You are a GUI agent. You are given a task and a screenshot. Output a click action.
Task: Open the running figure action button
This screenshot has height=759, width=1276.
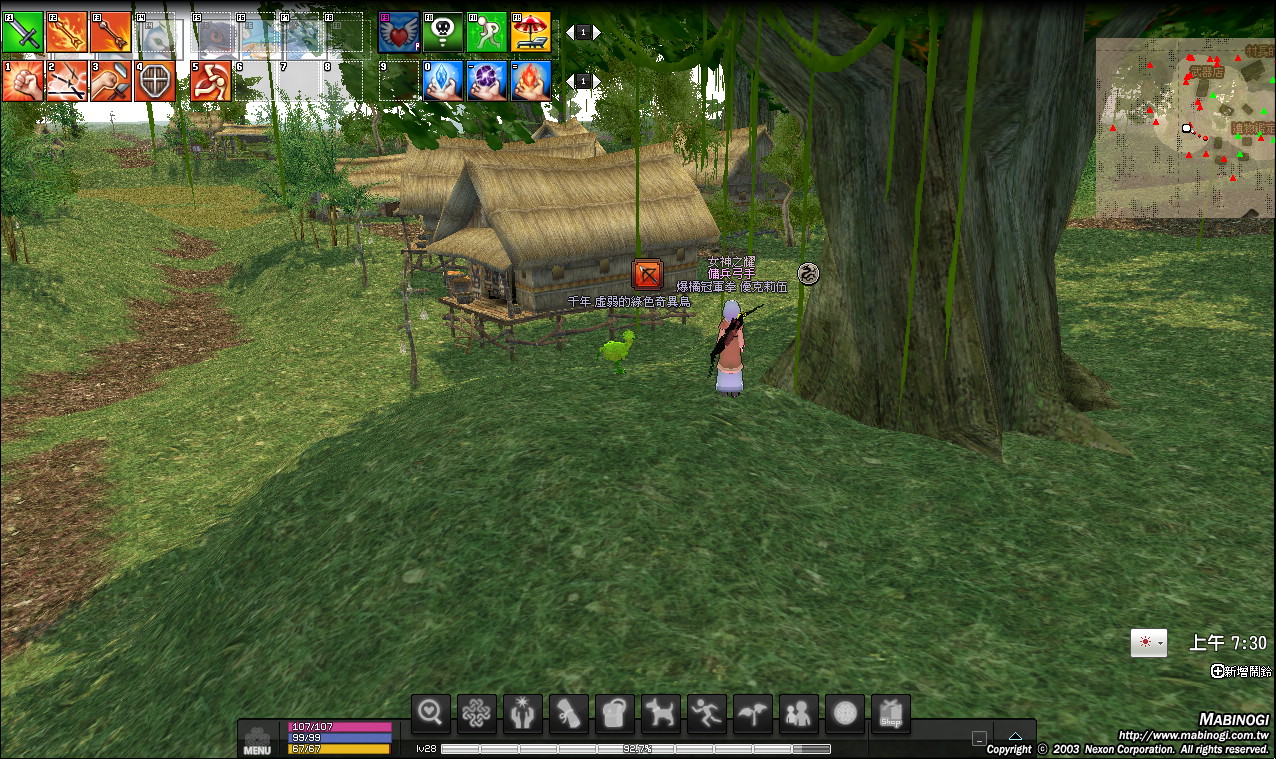click(x=707, y=712)
